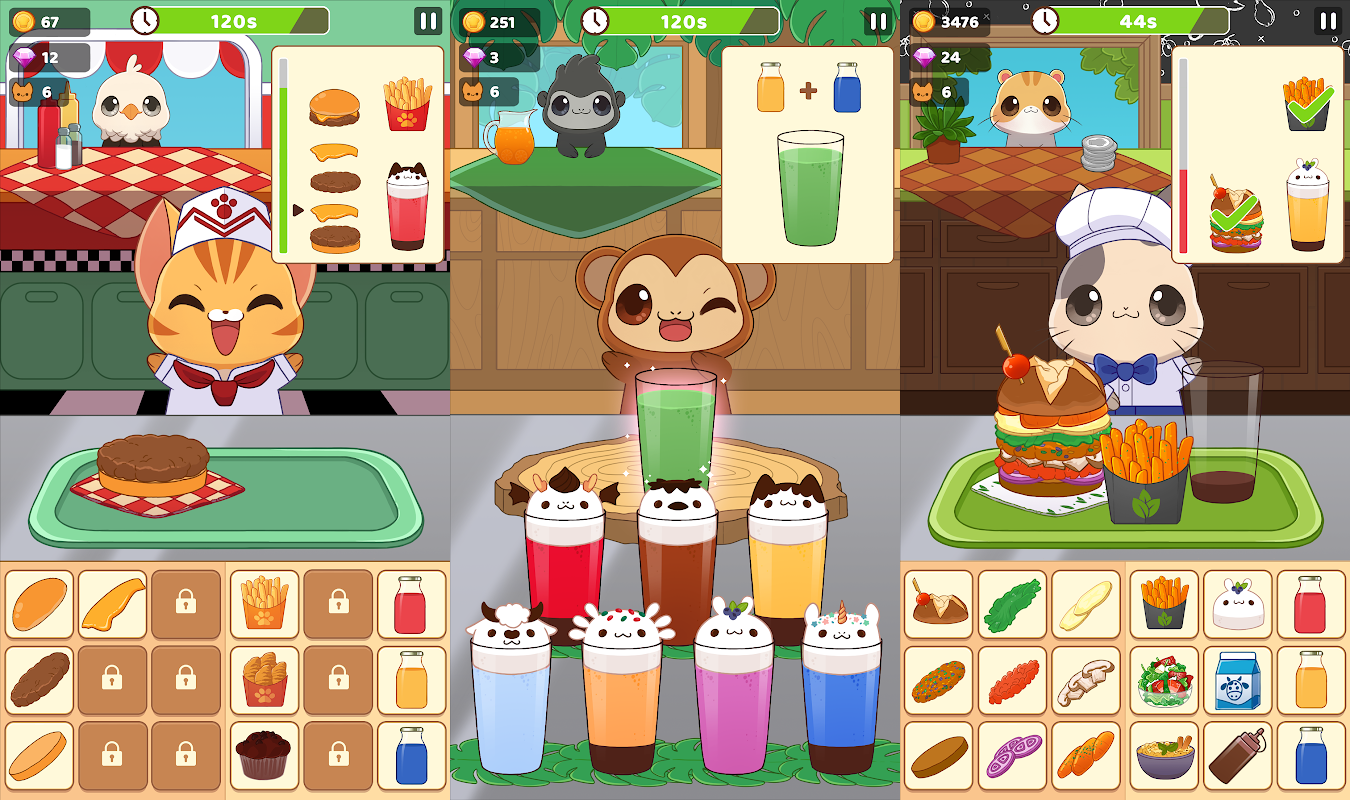The image size is (1350, 800).
Task: Choose the salad bowl side dish
Action: [1163, 679]
